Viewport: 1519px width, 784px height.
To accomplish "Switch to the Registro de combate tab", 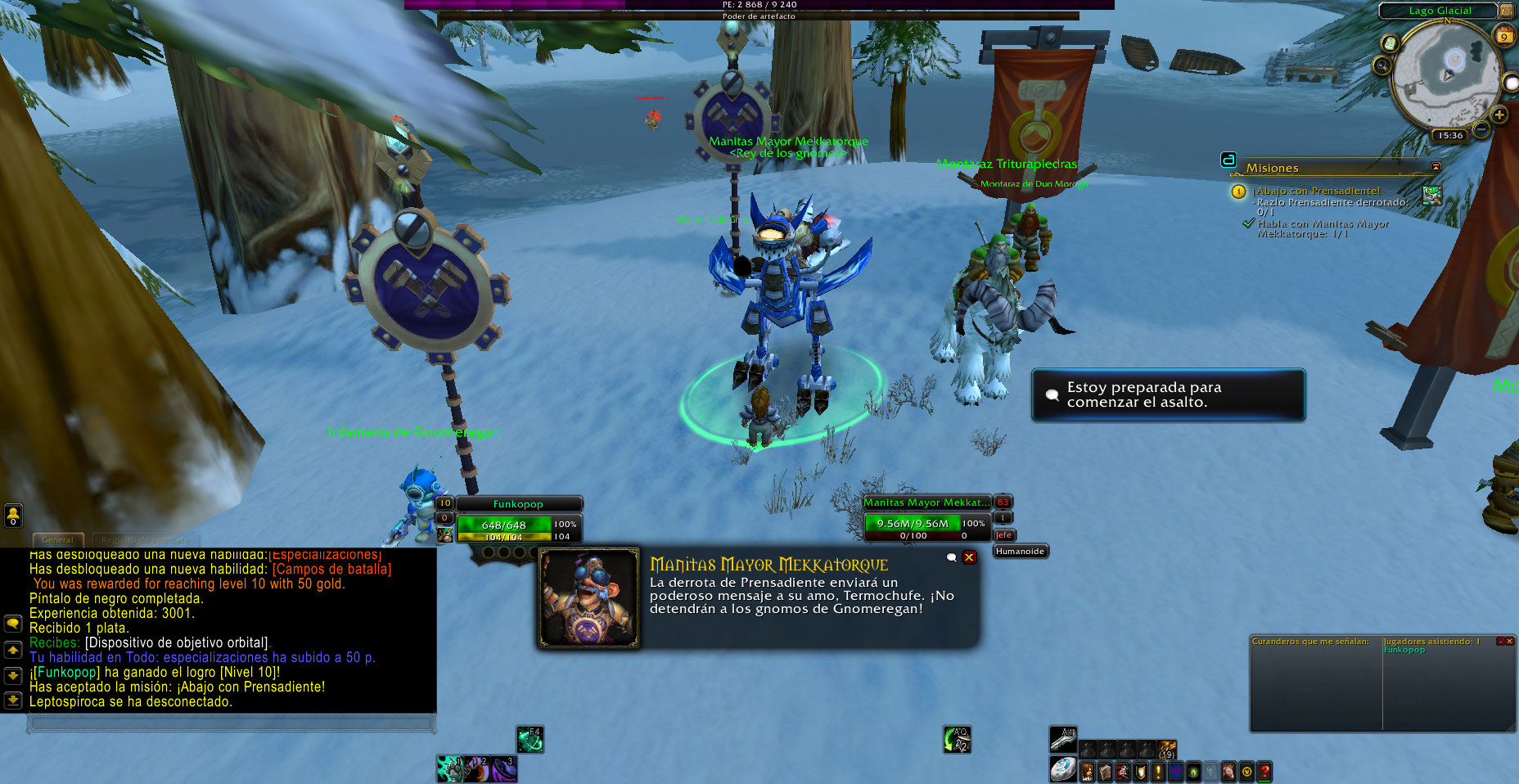I will [145, 539].
